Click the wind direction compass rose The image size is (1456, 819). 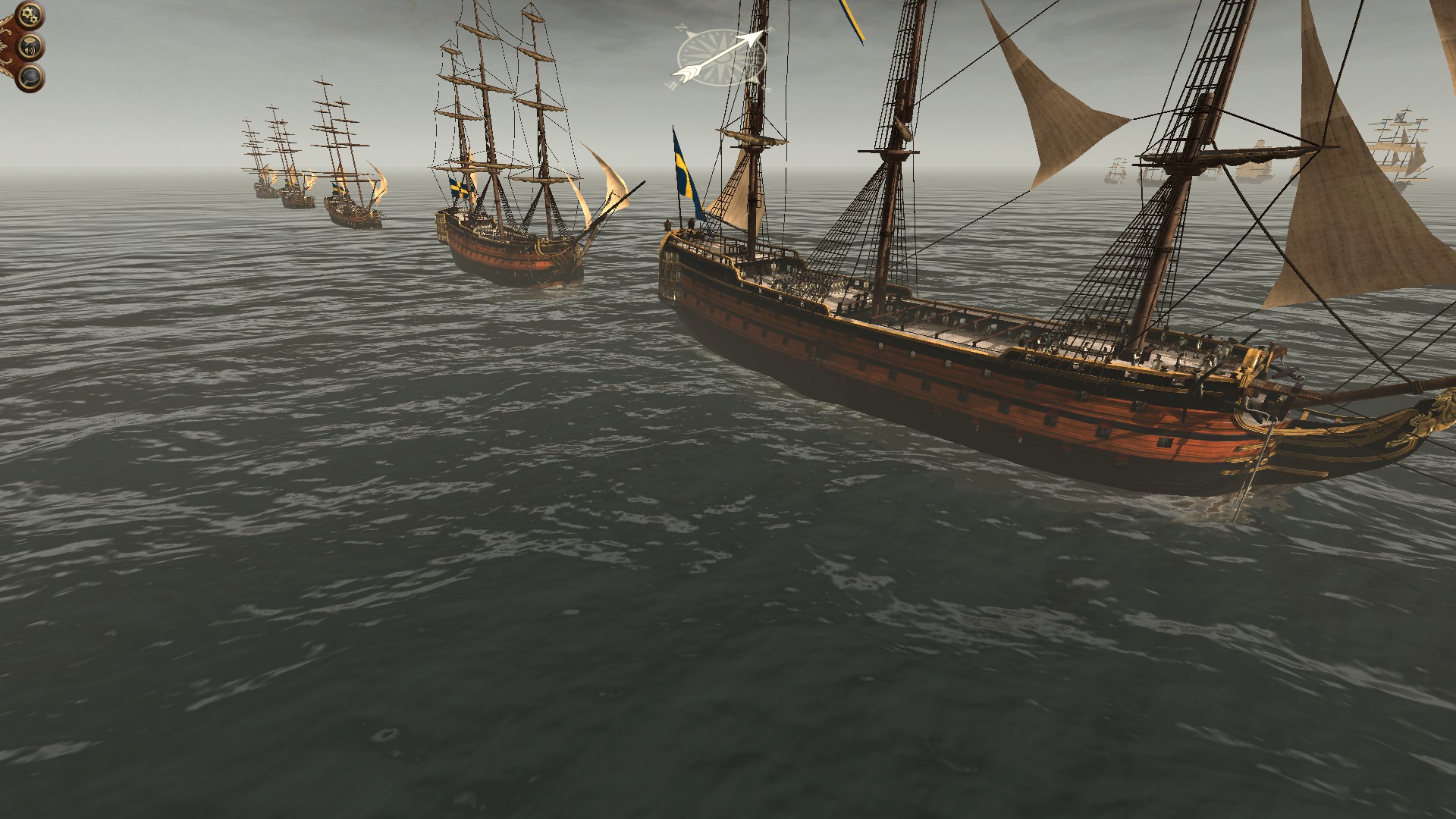pyautogui.click(x=720, y=55)
